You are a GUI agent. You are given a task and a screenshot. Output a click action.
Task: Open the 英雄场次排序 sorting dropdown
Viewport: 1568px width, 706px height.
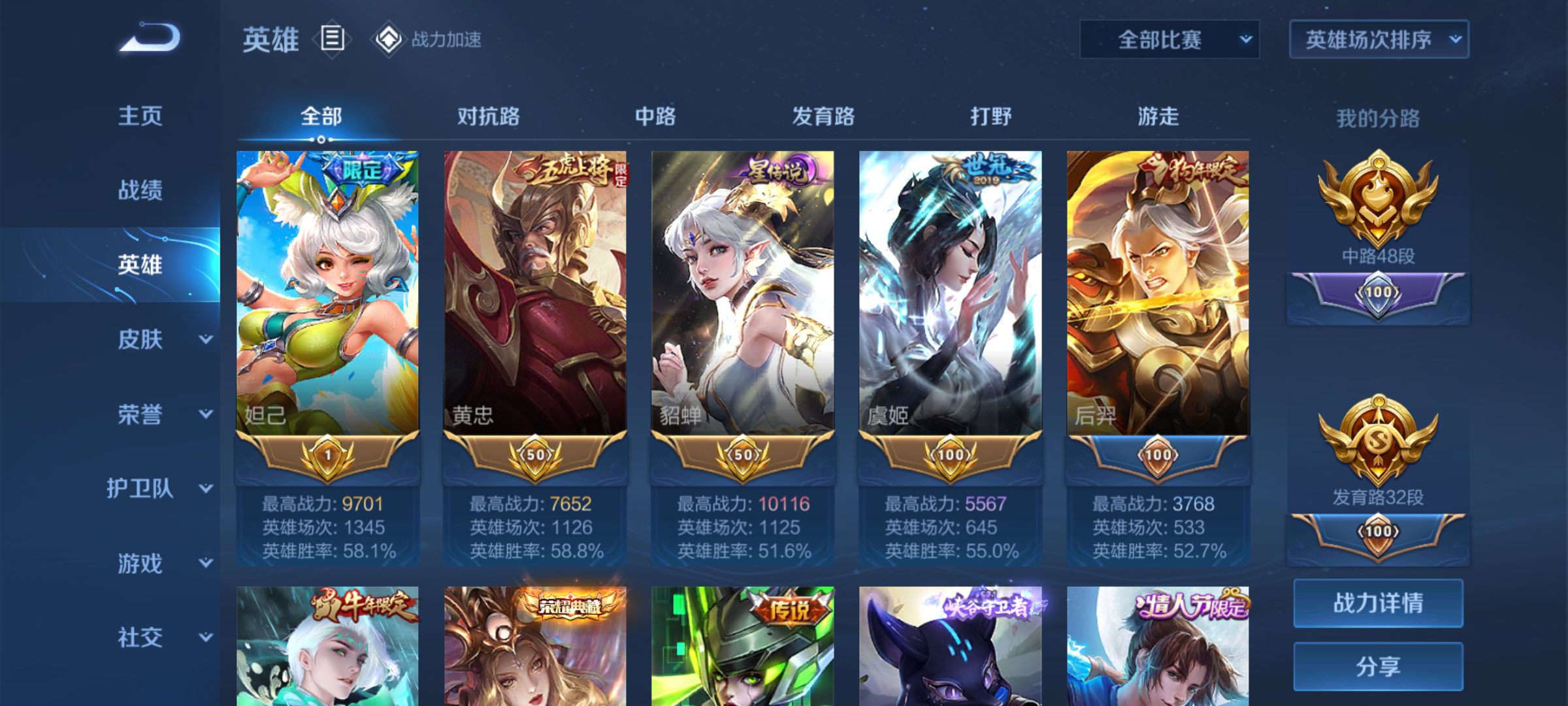tap(1379, 40)
